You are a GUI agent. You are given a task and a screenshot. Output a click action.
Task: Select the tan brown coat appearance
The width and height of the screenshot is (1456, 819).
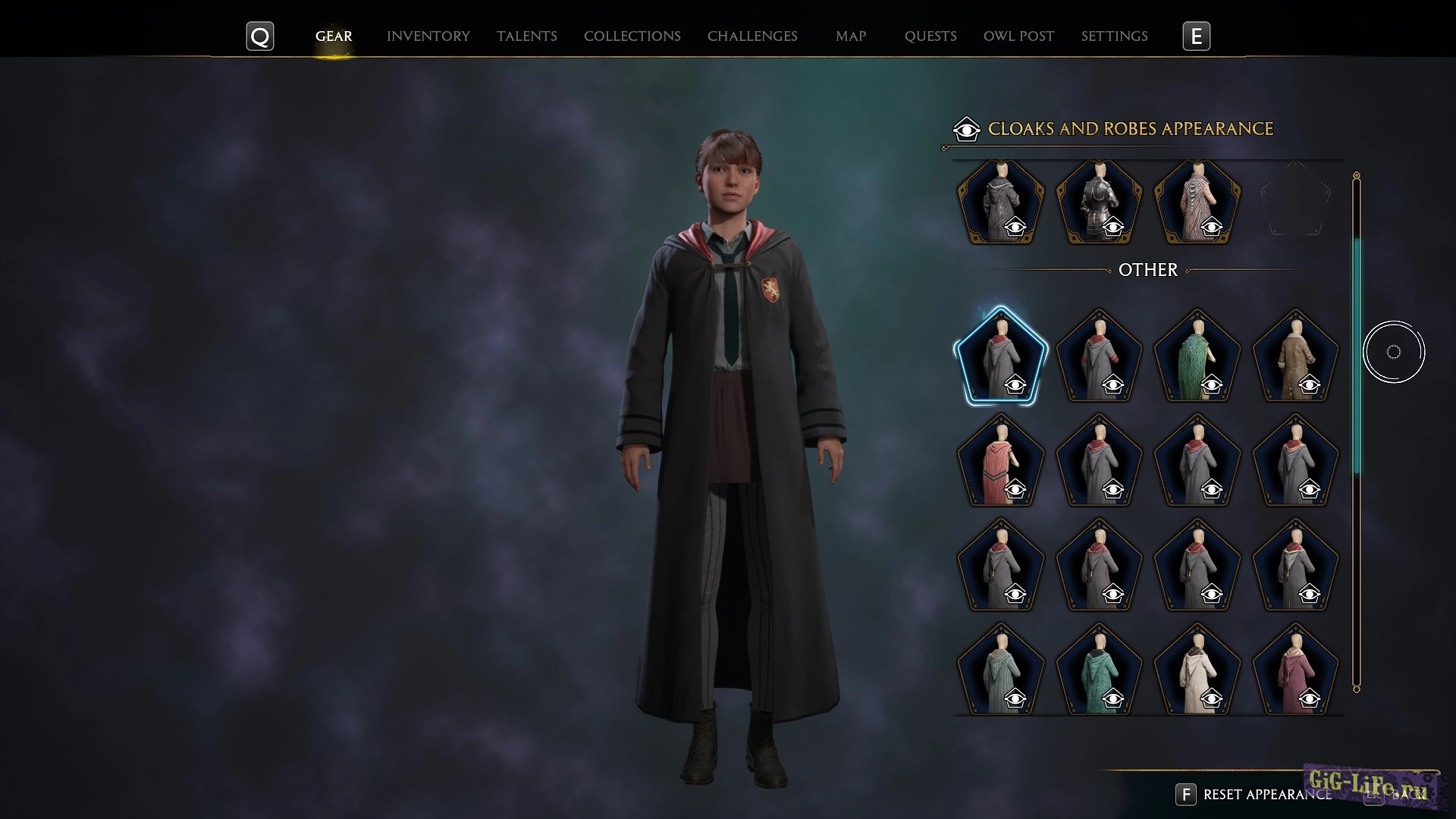coord(1295,356)
